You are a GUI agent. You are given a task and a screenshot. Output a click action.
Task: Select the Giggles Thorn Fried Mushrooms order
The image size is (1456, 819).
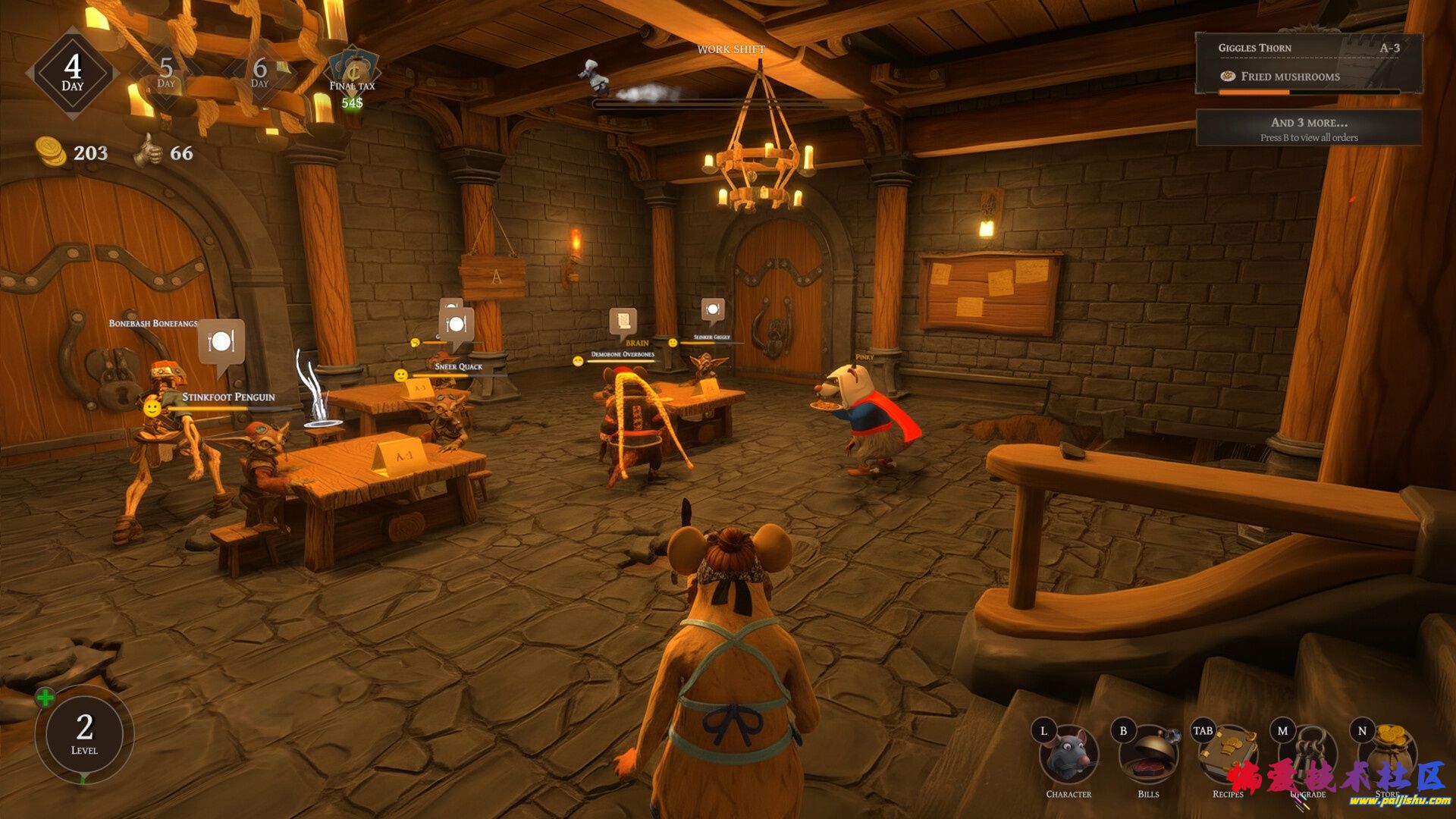(1308, 63)
